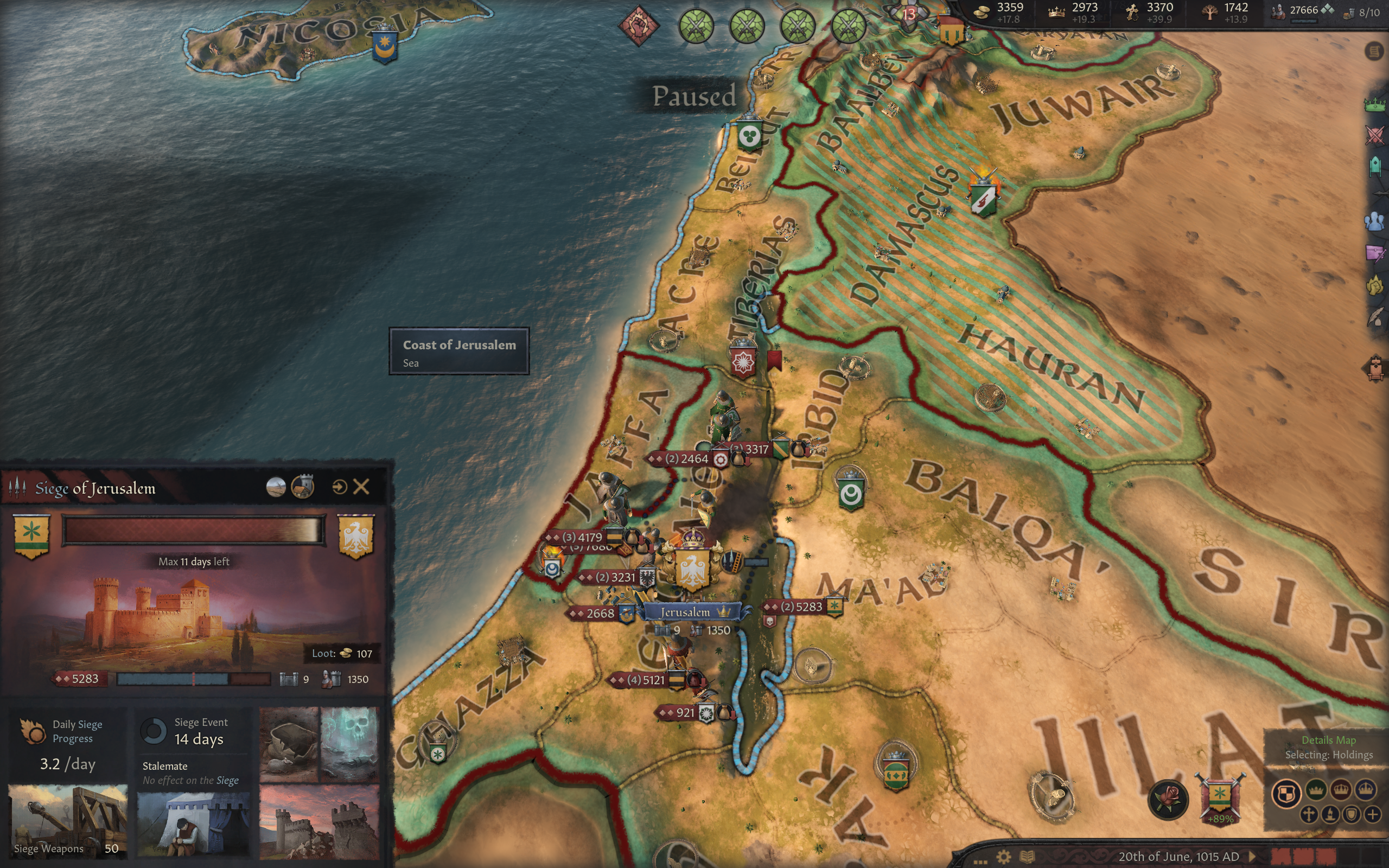Image resolution: width=1389 pixels, height=868 pixels.
Task: Open the green crown realm menu
Action: [x=1375, y=105]
